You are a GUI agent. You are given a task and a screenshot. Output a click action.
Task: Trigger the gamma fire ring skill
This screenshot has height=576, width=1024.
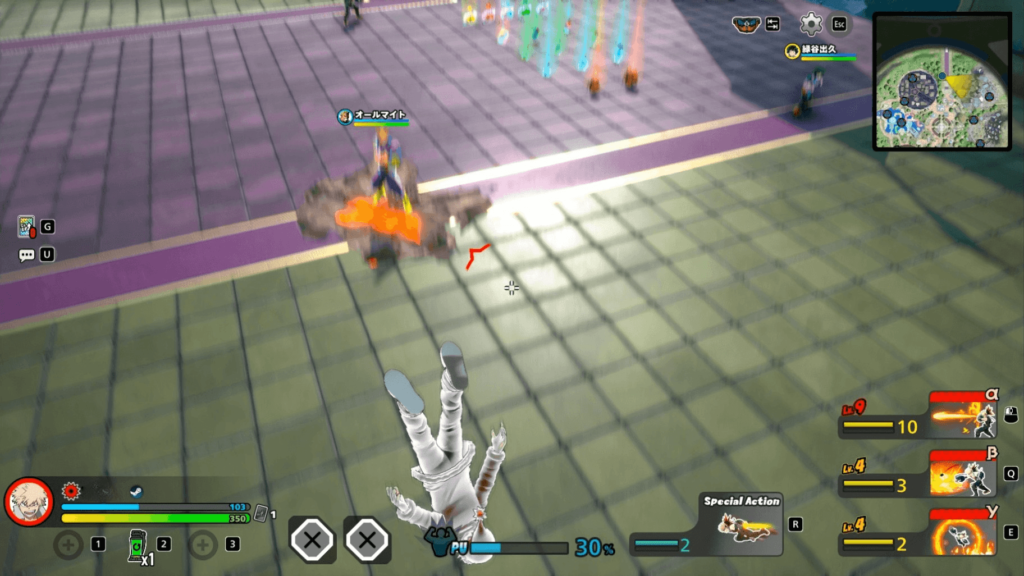964,531
